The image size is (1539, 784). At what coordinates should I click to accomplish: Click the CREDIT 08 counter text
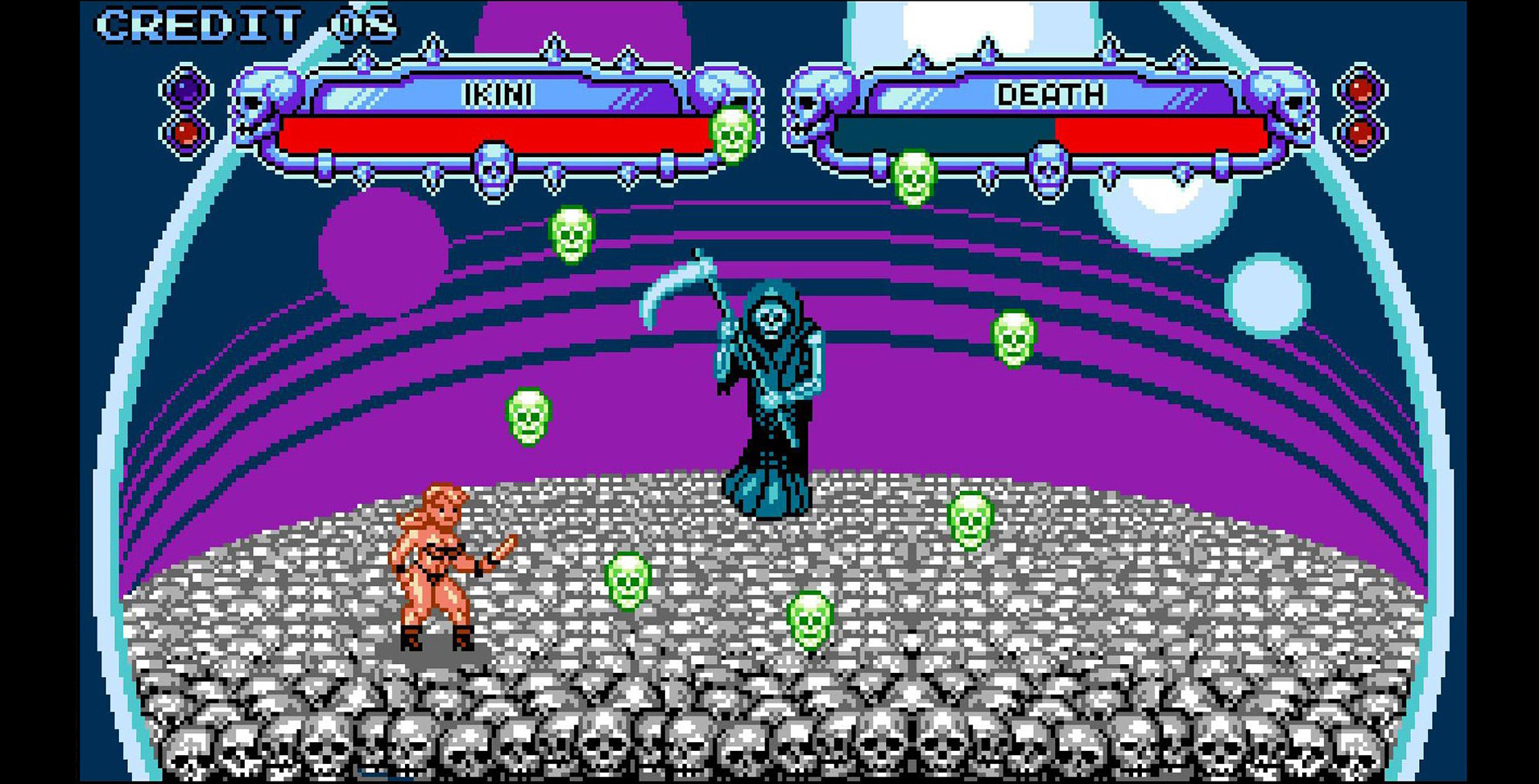point(242,24)
